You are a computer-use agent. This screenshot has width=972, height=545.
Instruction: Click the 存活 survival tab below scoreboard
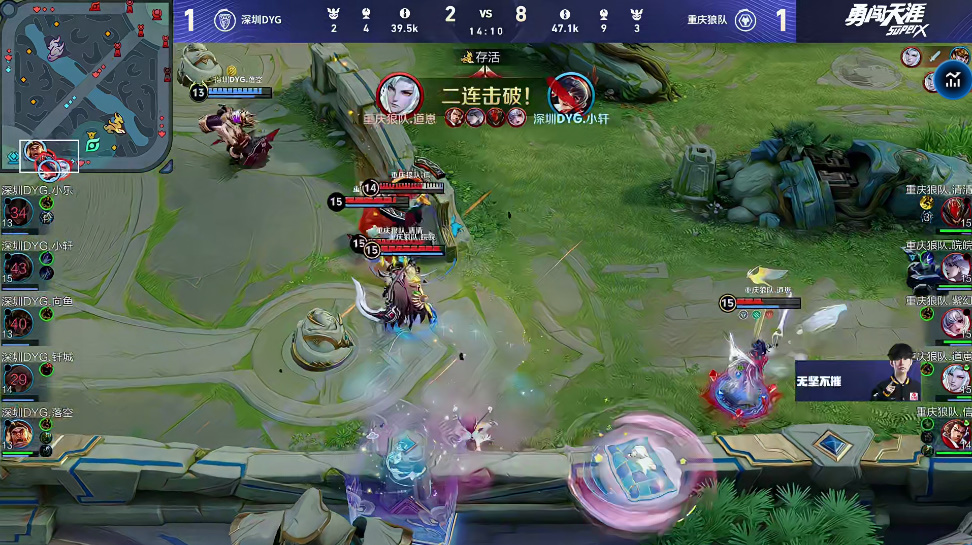(485, 57)
